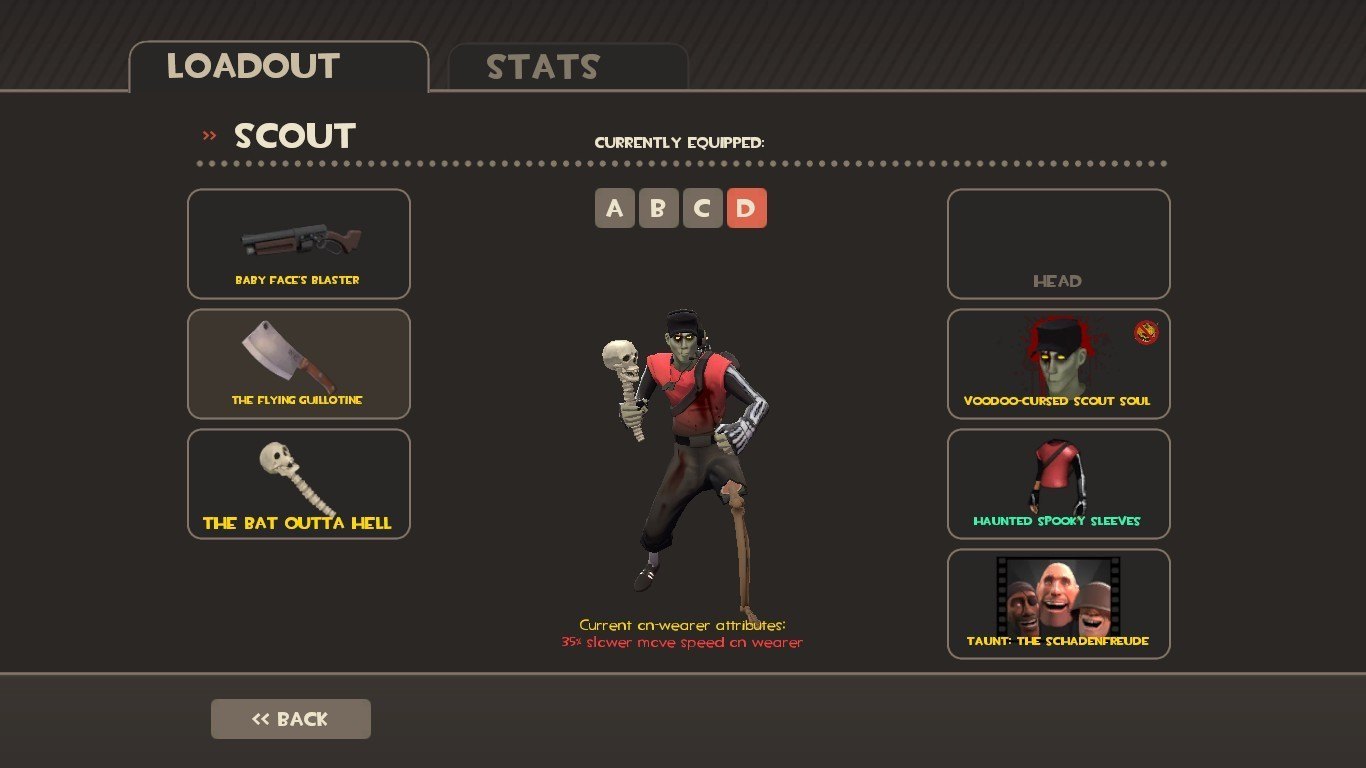1366x768 pixels.
Task: Go back with the Back button
Action: click(290, 719)
